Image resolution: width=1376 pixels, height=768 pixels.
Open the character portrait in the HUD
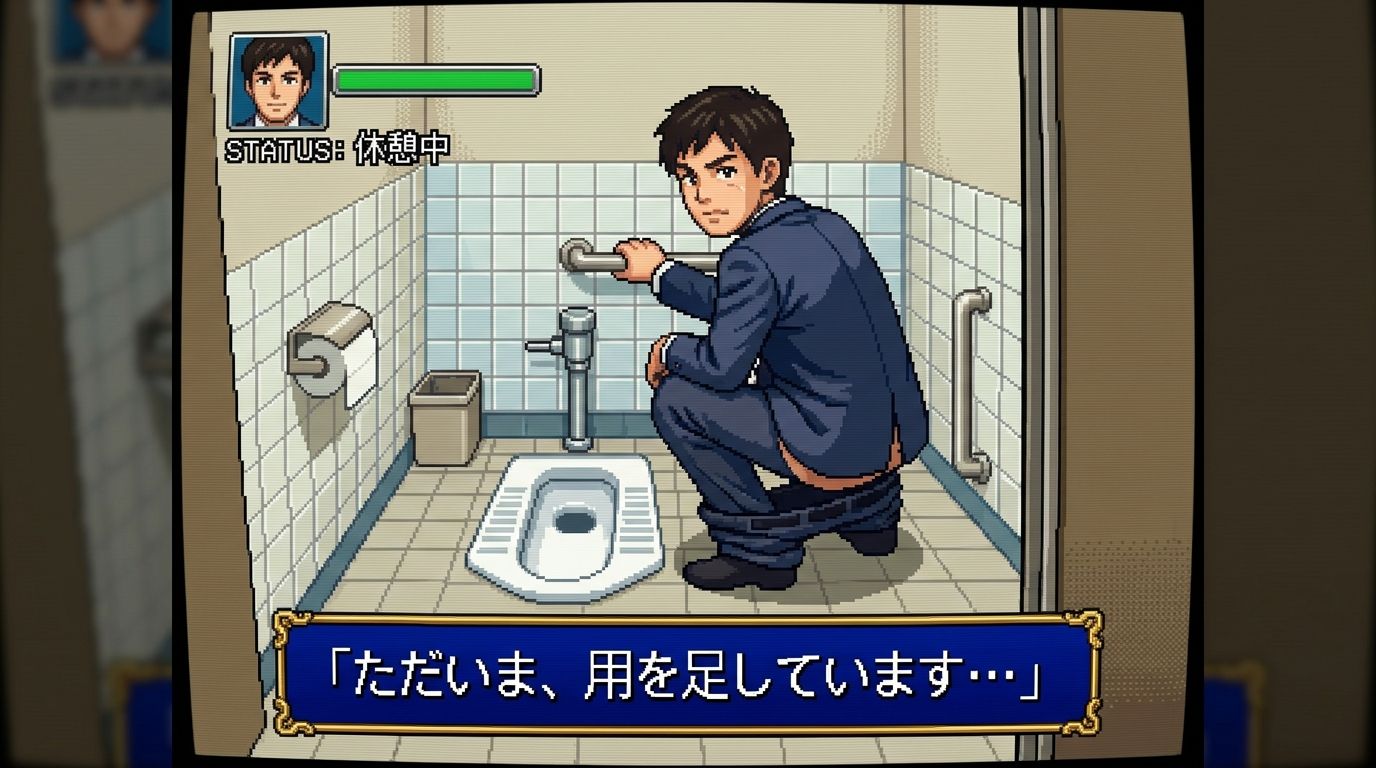coord(278,81)
